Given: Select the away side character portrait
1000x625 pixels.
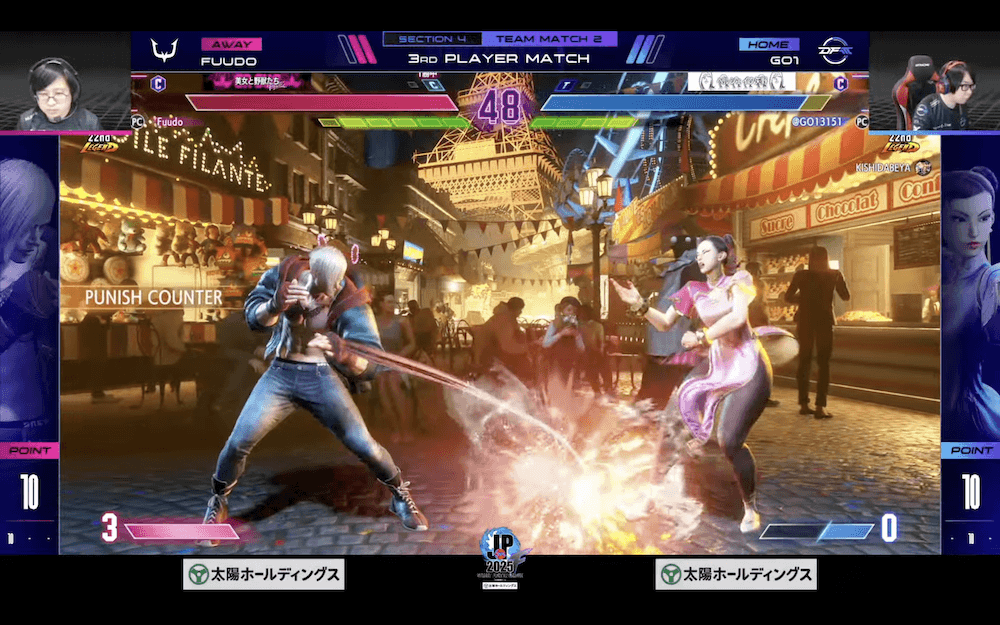Looking at the screenshot, I should (29, 290).
